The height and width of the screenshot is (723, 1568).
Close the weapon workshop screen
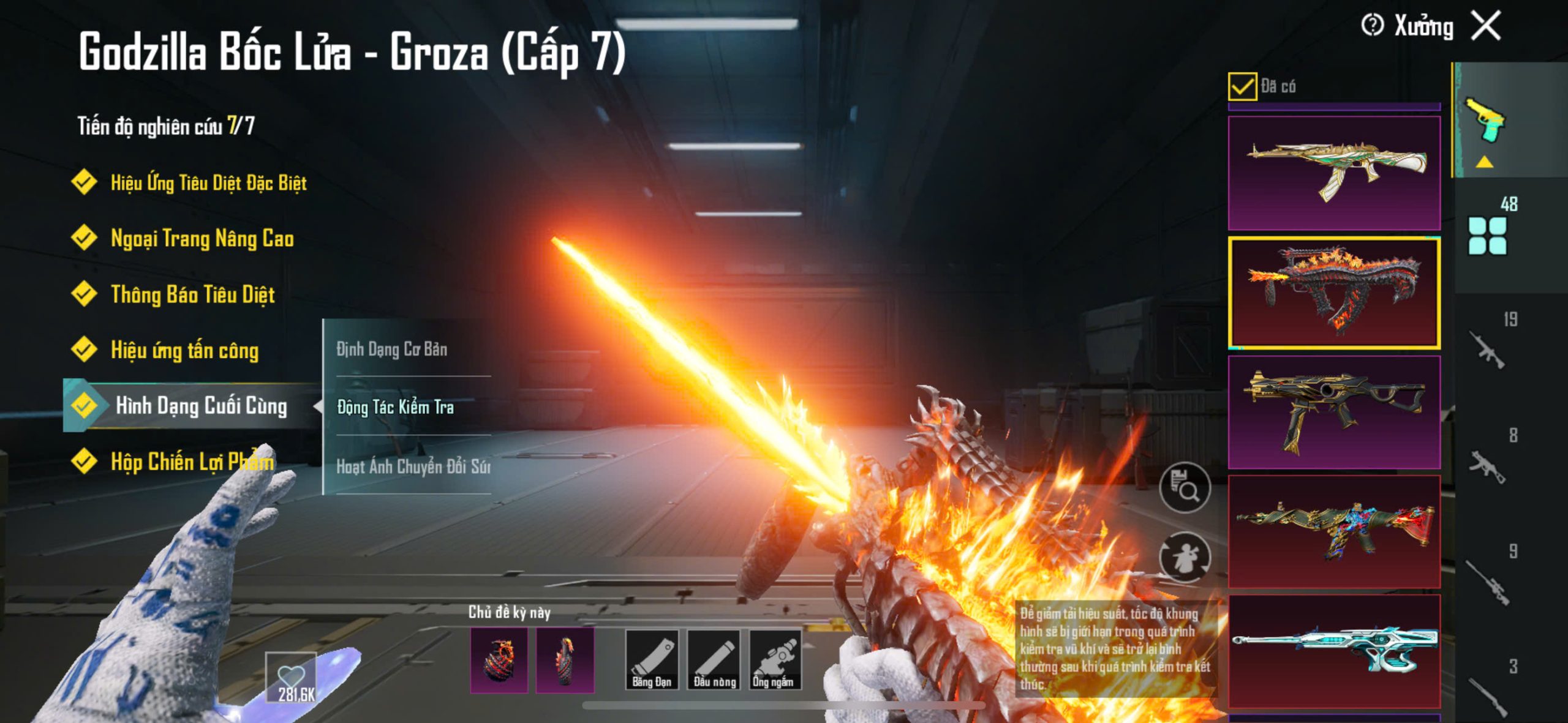(1487, 26)
